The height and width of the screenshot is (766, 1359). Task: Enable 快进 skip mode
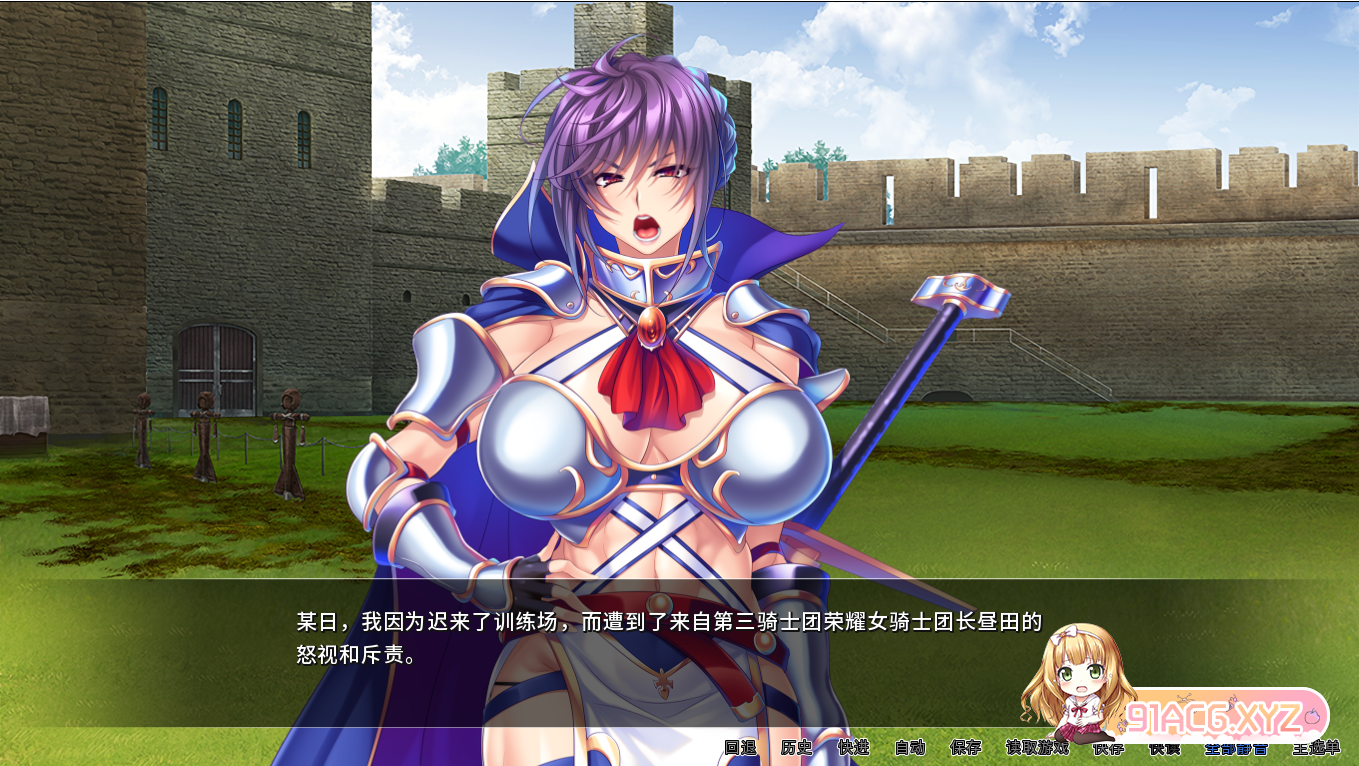coord(852,747)
